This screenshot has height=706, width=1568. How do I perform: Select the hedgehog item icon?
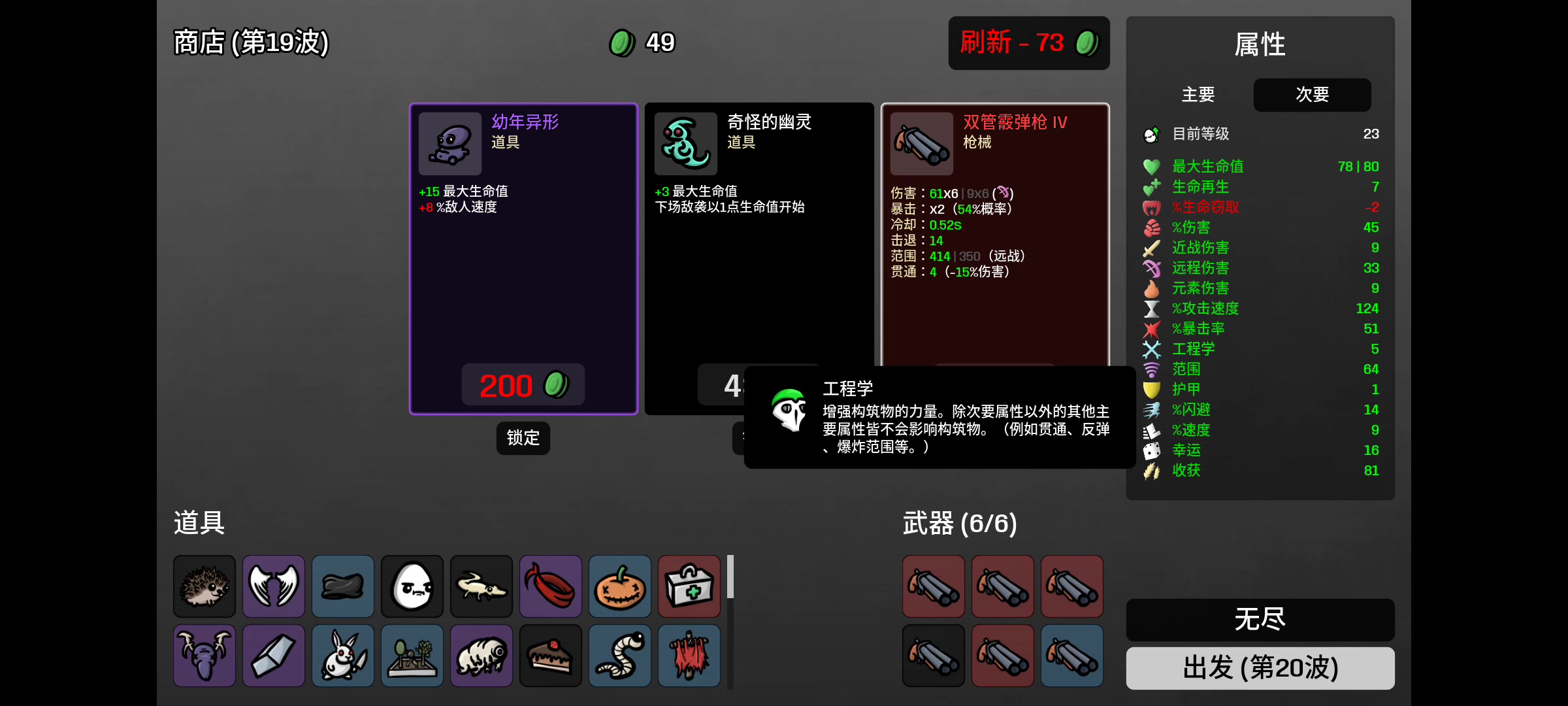[204, 586]
